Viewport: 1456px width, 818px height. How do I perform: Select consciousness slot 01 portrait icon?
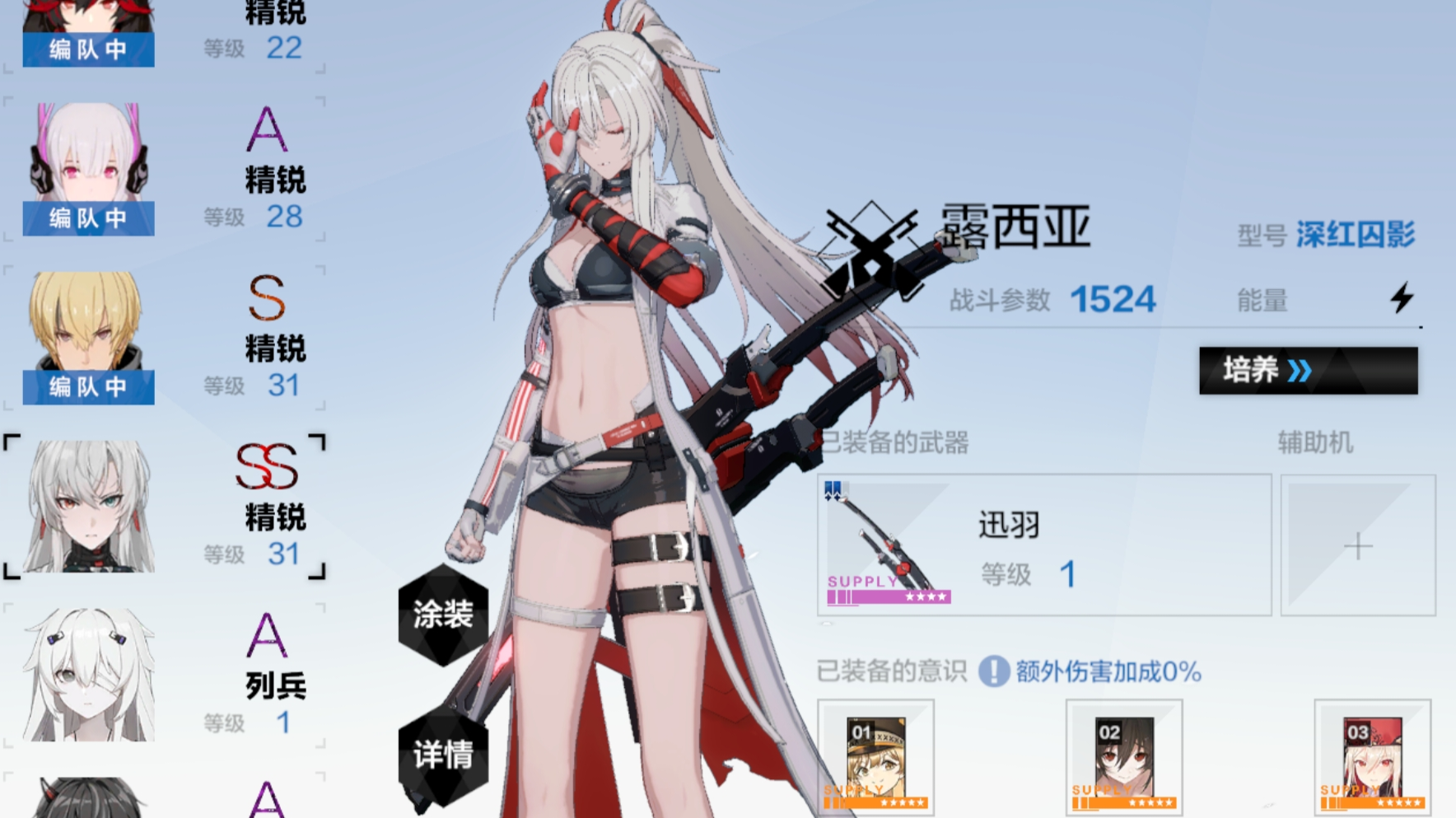coord(877,758)
